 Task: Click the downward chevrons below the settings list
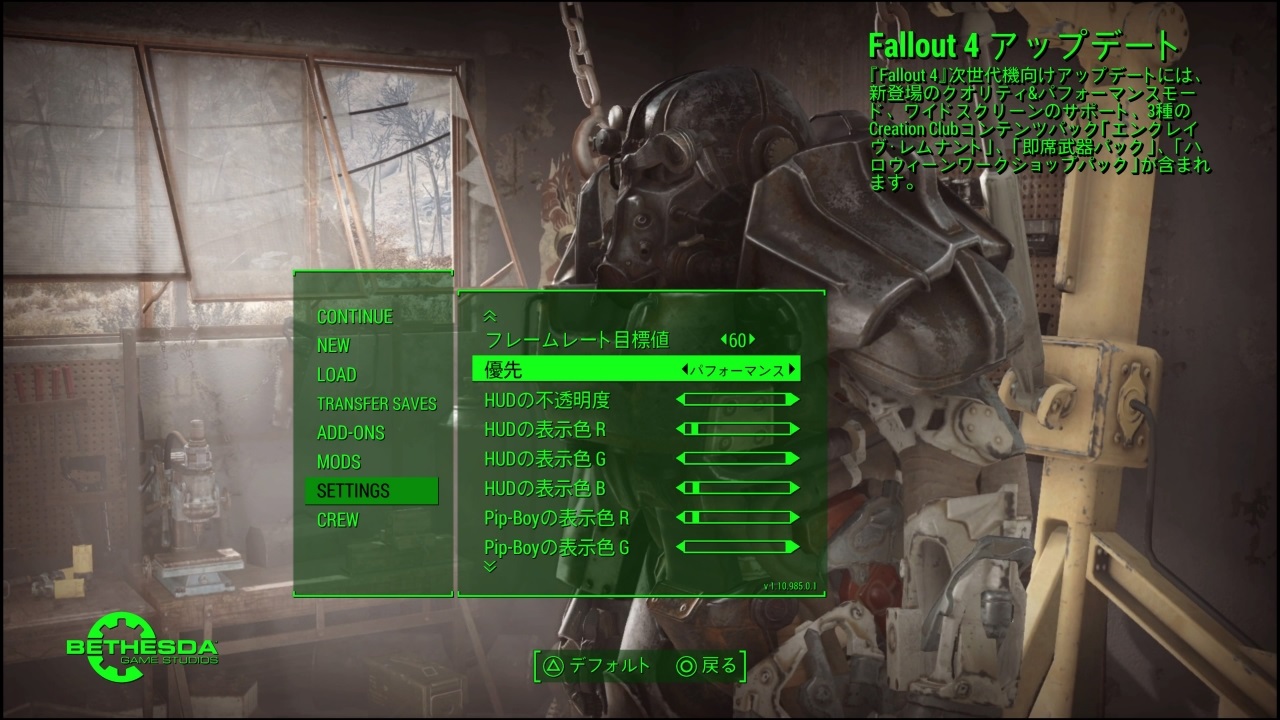coord(490,566)
